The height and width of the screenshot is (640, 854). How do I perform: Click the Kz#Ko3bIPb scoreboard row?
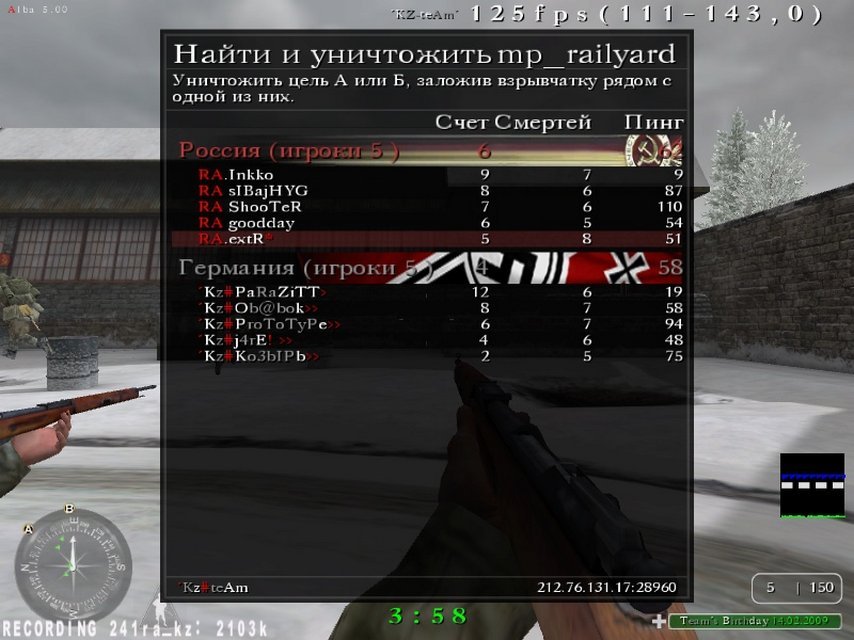point(430,357)
